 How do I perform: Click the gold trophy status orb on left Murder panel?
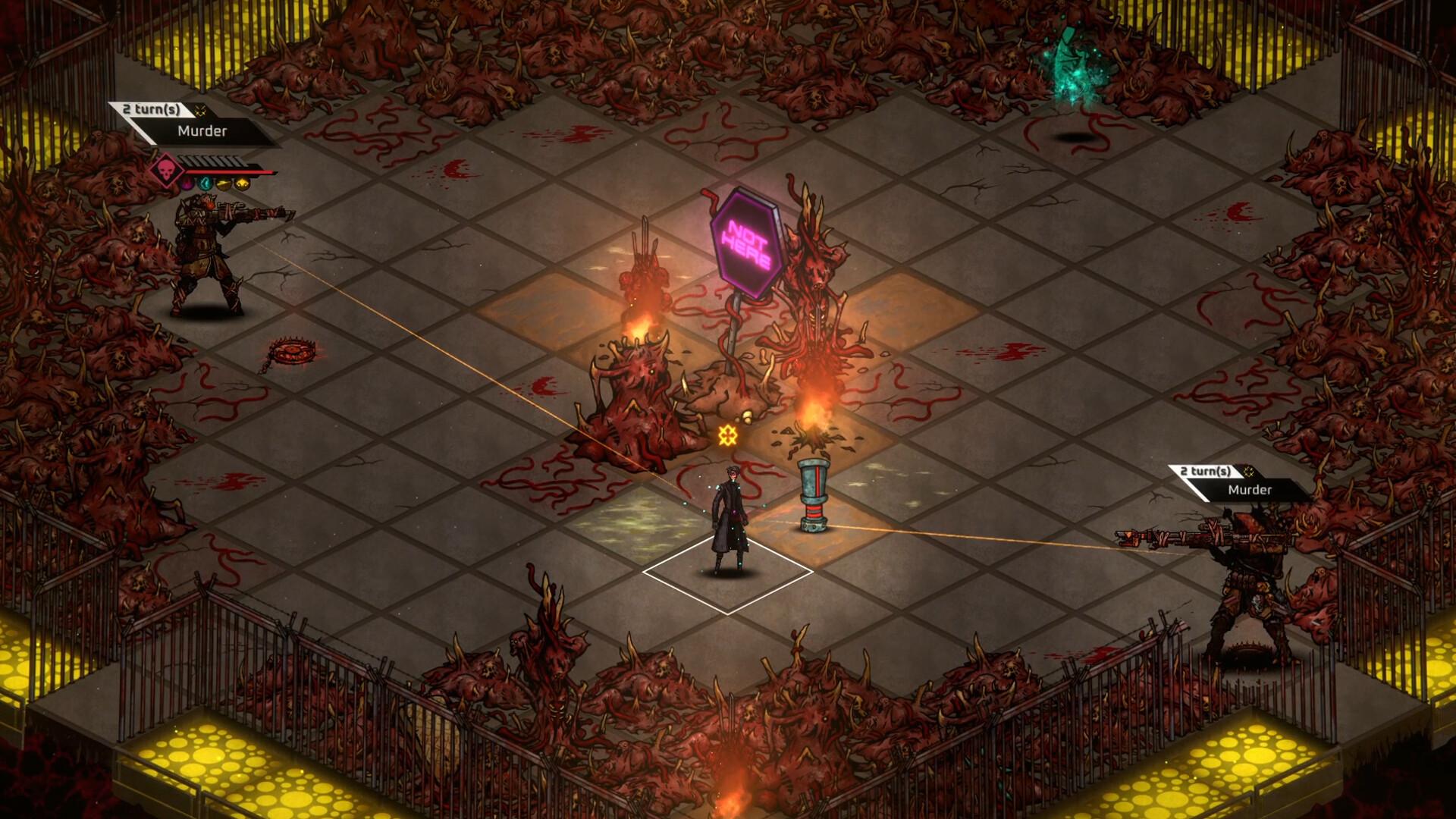tap(242, 184)
